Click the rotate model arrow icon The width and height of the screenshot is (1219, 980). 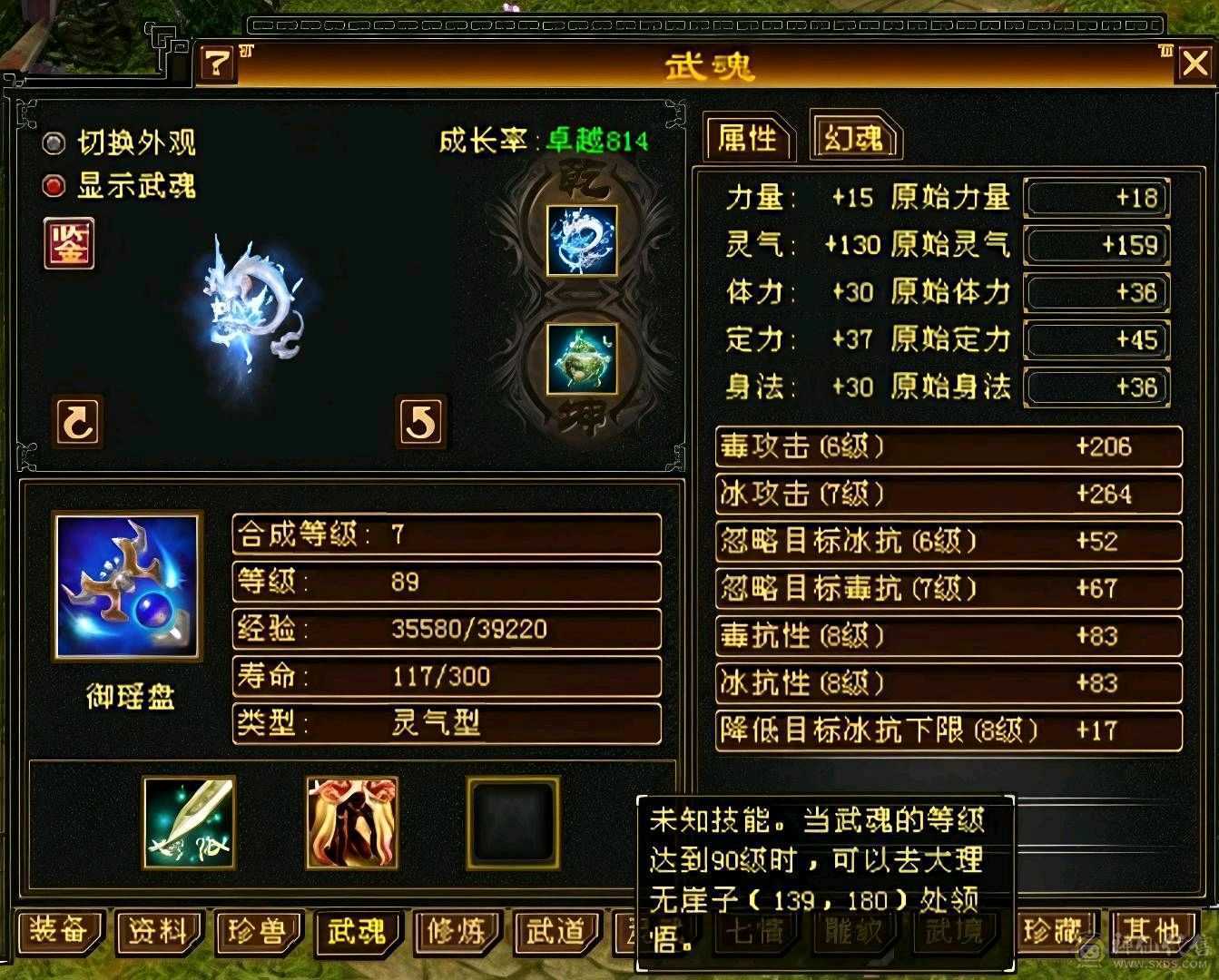(77, 423)
